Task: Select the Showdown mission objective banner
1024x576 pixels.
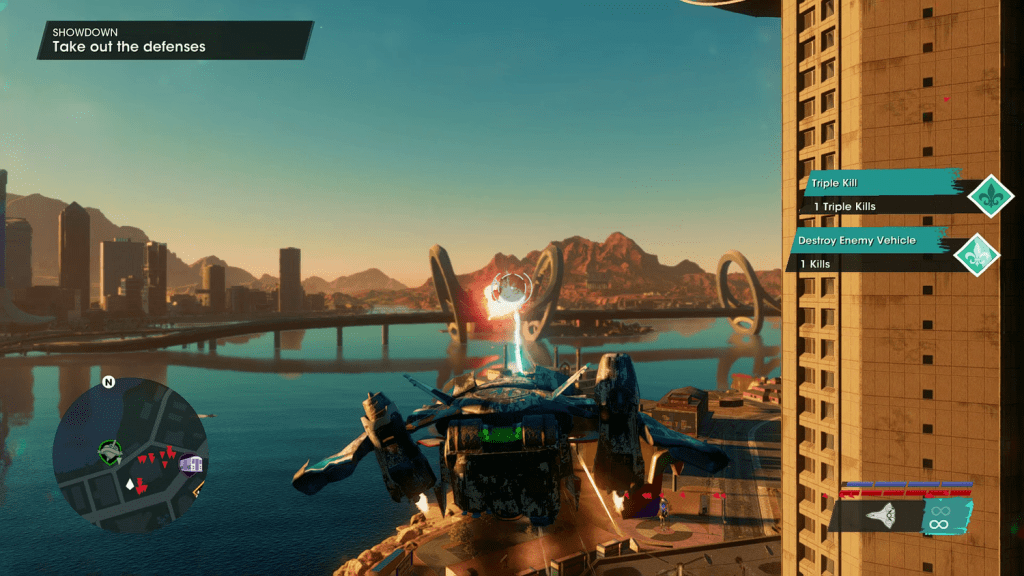Action: pyautogui.click(x=175, y=40)
